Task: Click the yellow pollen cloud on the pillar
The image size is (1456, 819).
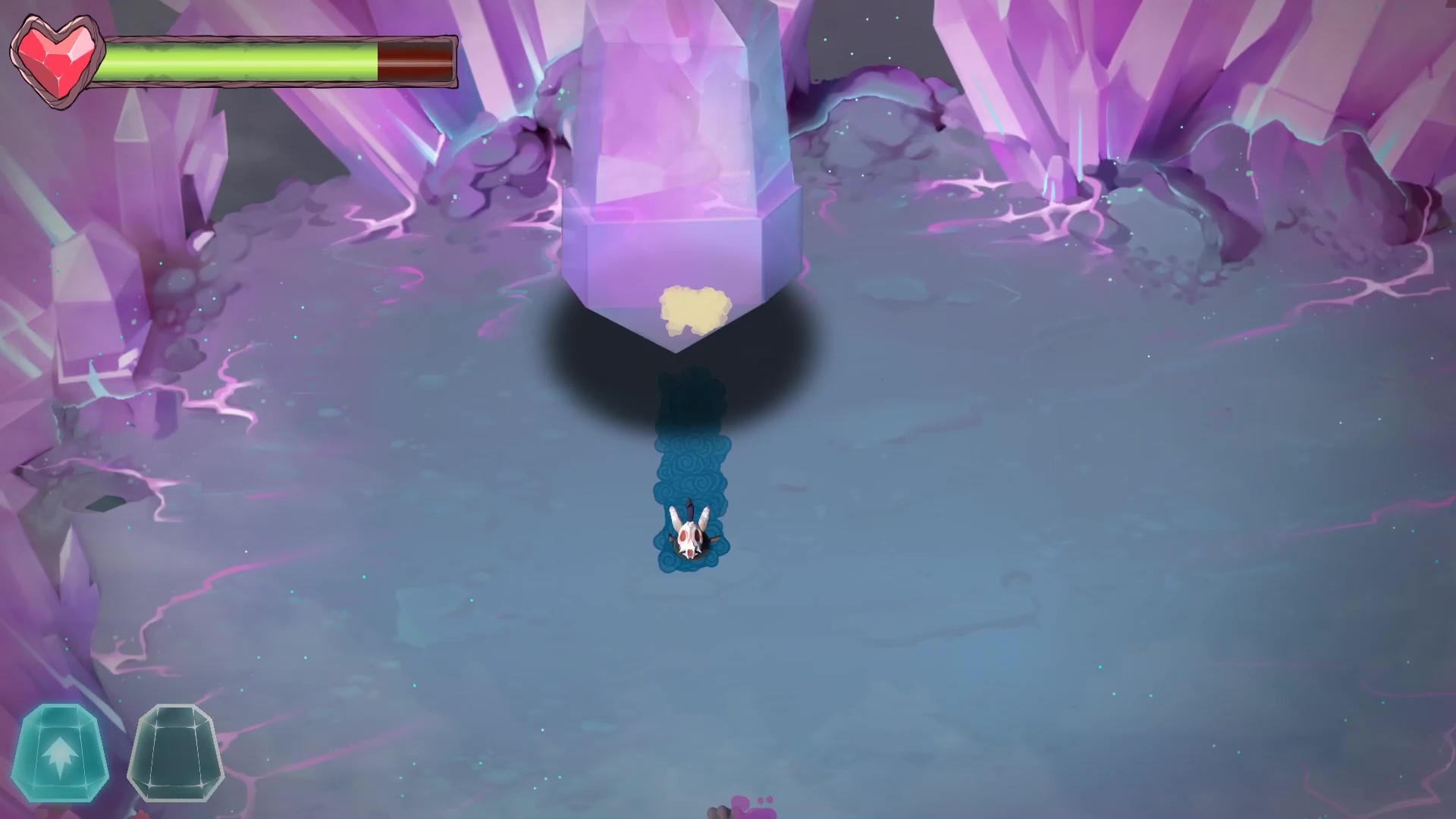Action: point(695,307)
